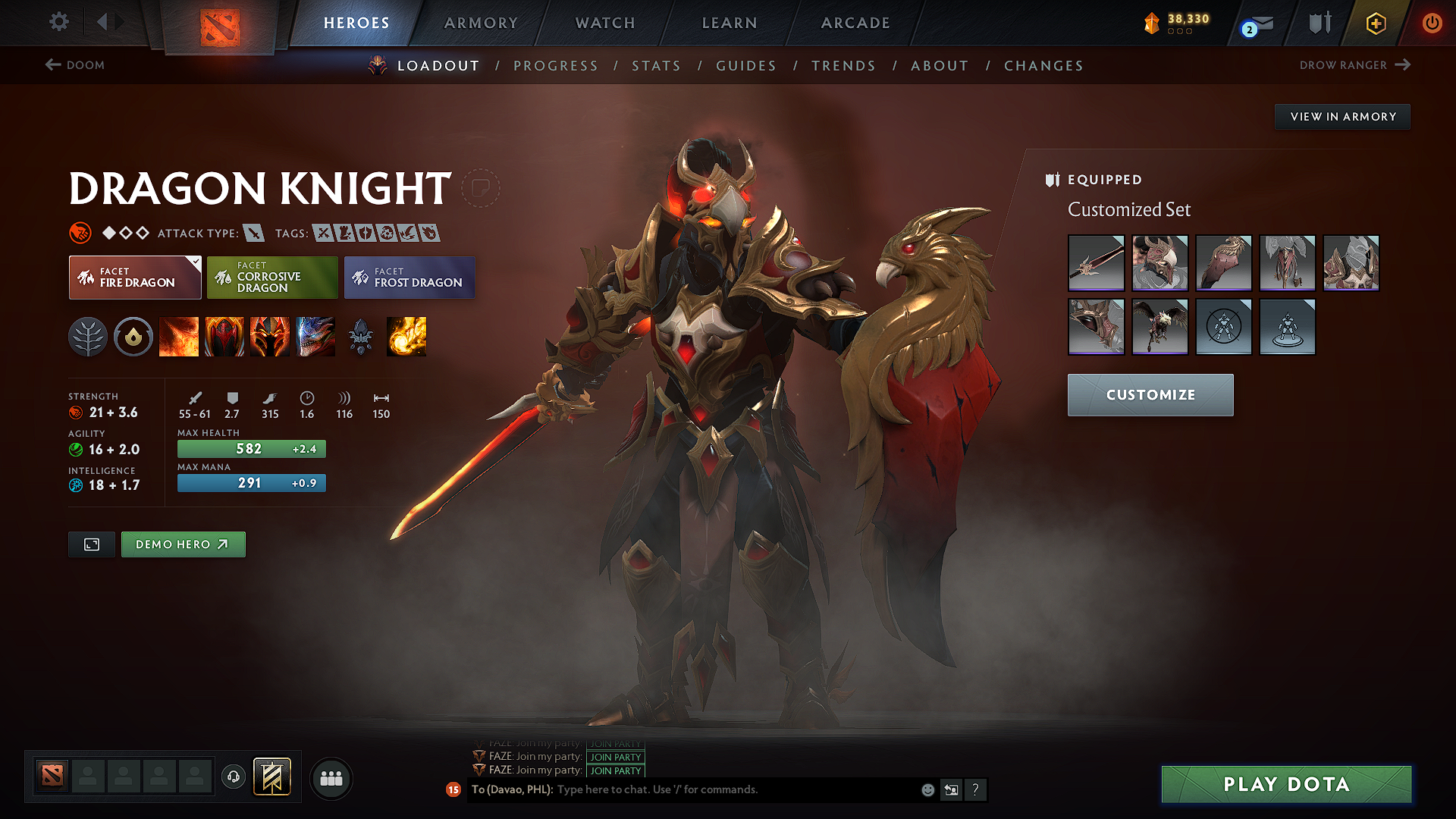
Task: Switch to the Frost Dragon facet
Action: (409, 277)
